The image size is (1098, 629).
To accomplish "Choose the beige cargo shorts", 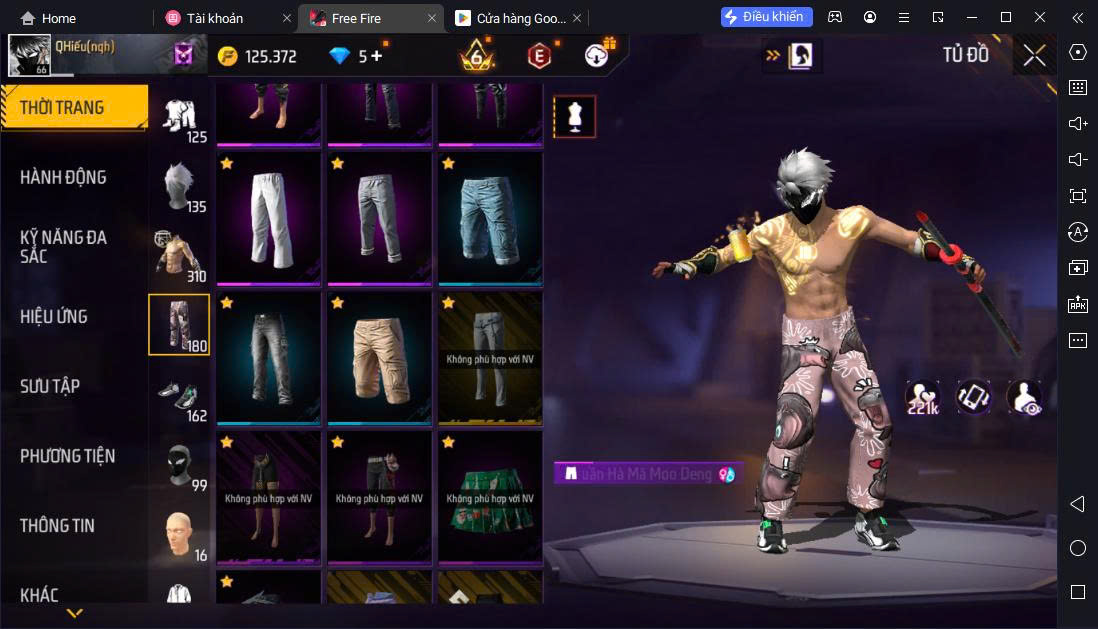I will click(x=379, y=357).
